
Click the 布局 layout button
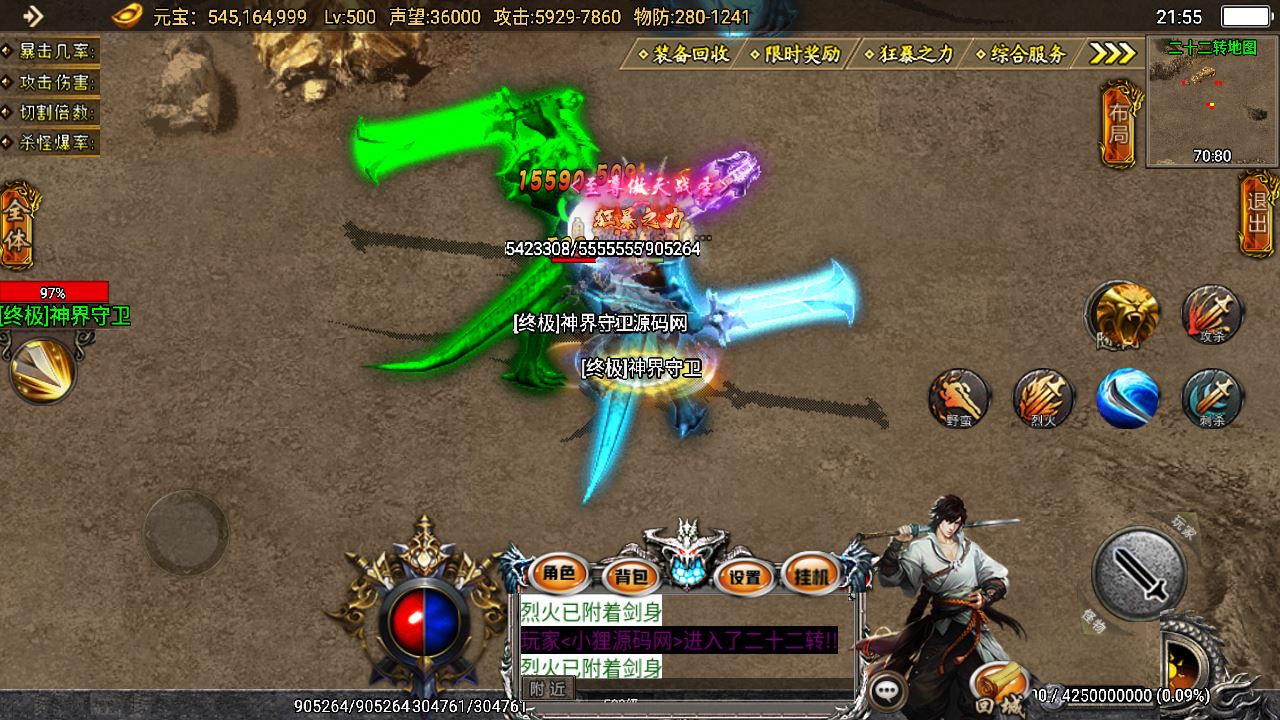pos(1118,124)
